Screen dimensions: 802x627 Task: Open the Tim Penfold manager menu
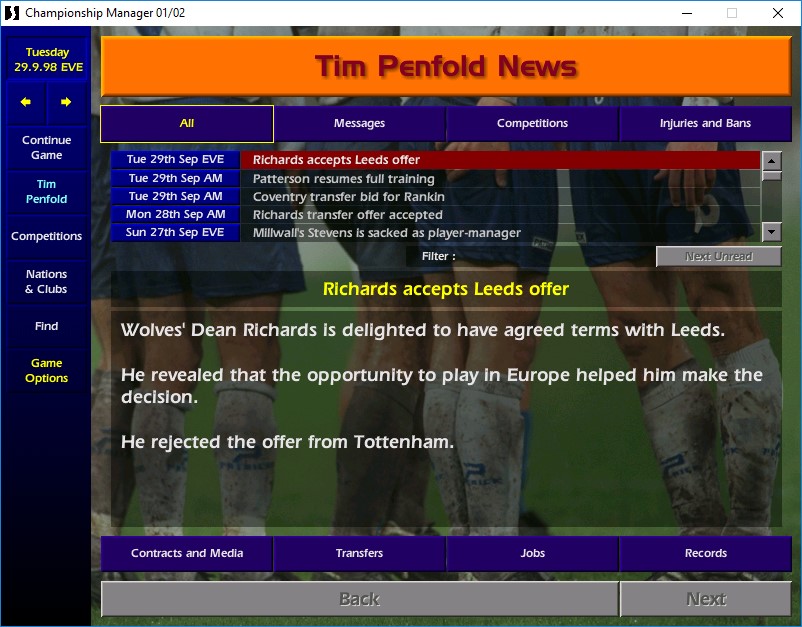[46, 192]
